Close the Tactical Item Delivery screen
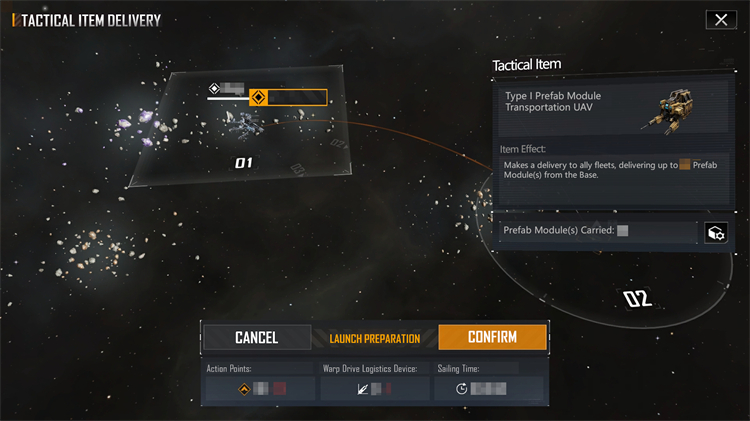This screenshot has height=421, width=750. click(x=720, y=20)
